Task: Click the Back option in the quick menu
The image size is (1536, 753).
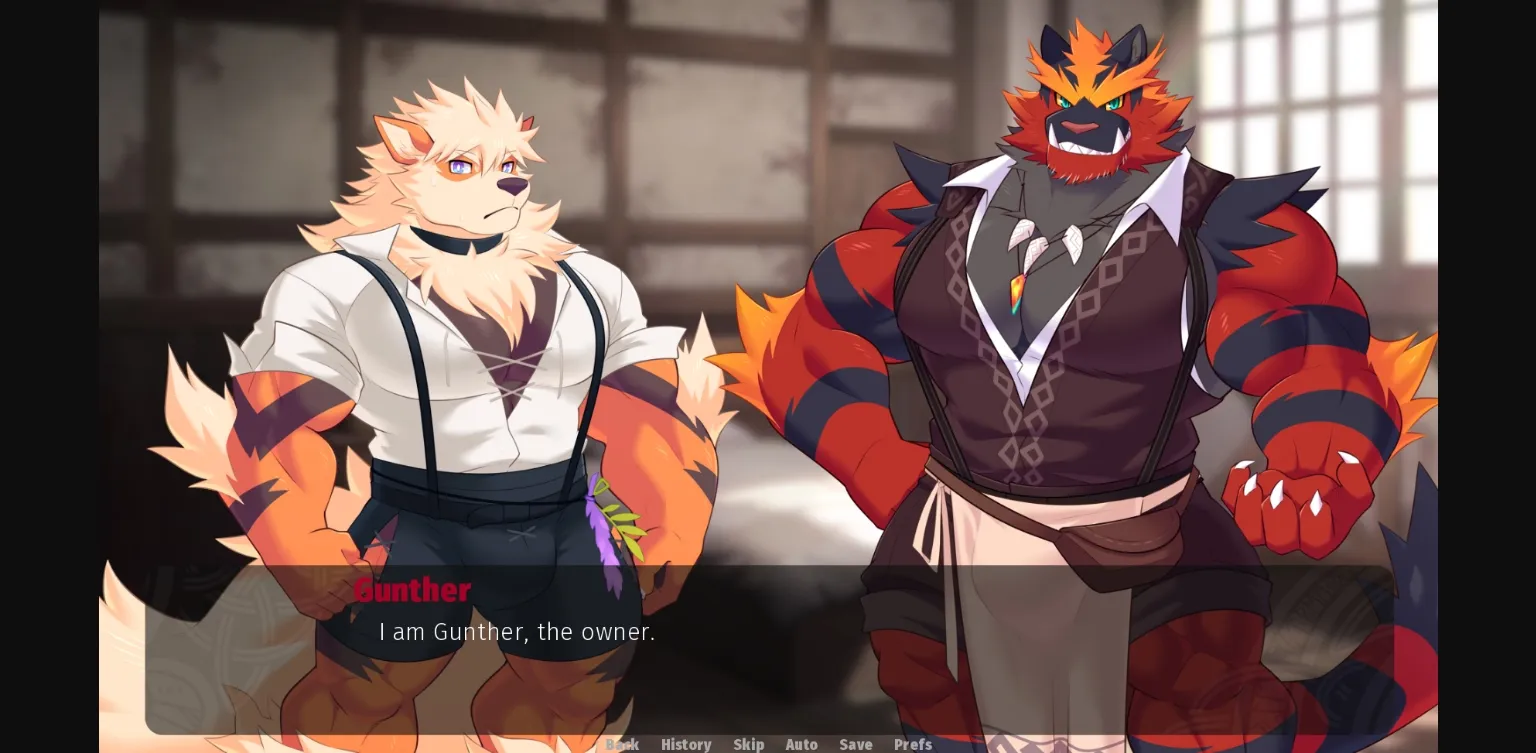Action: [x=623, y=745]
